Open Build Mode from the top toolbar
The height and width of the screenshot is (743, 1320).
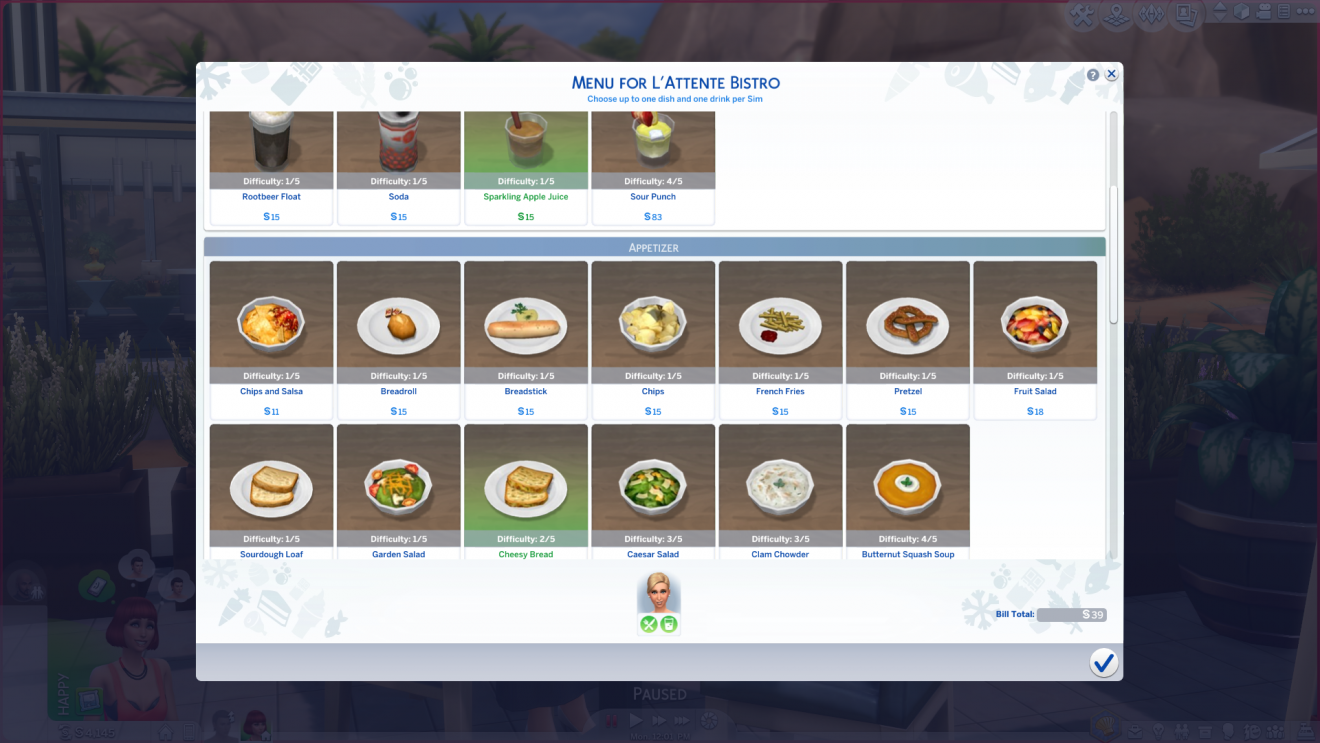coord(1083,15)
